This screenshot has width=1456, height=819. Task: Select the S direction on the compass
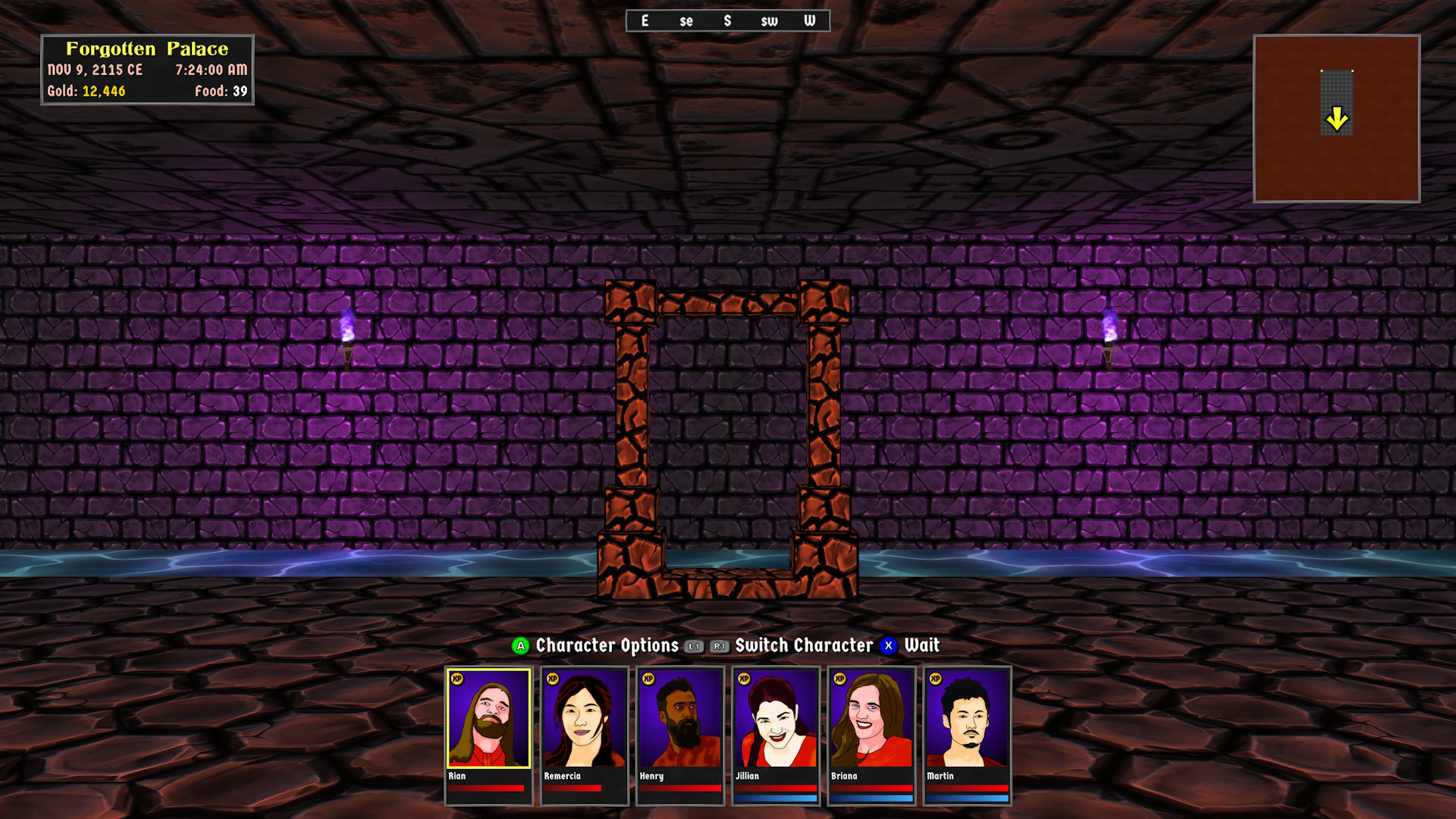(727, 21)
